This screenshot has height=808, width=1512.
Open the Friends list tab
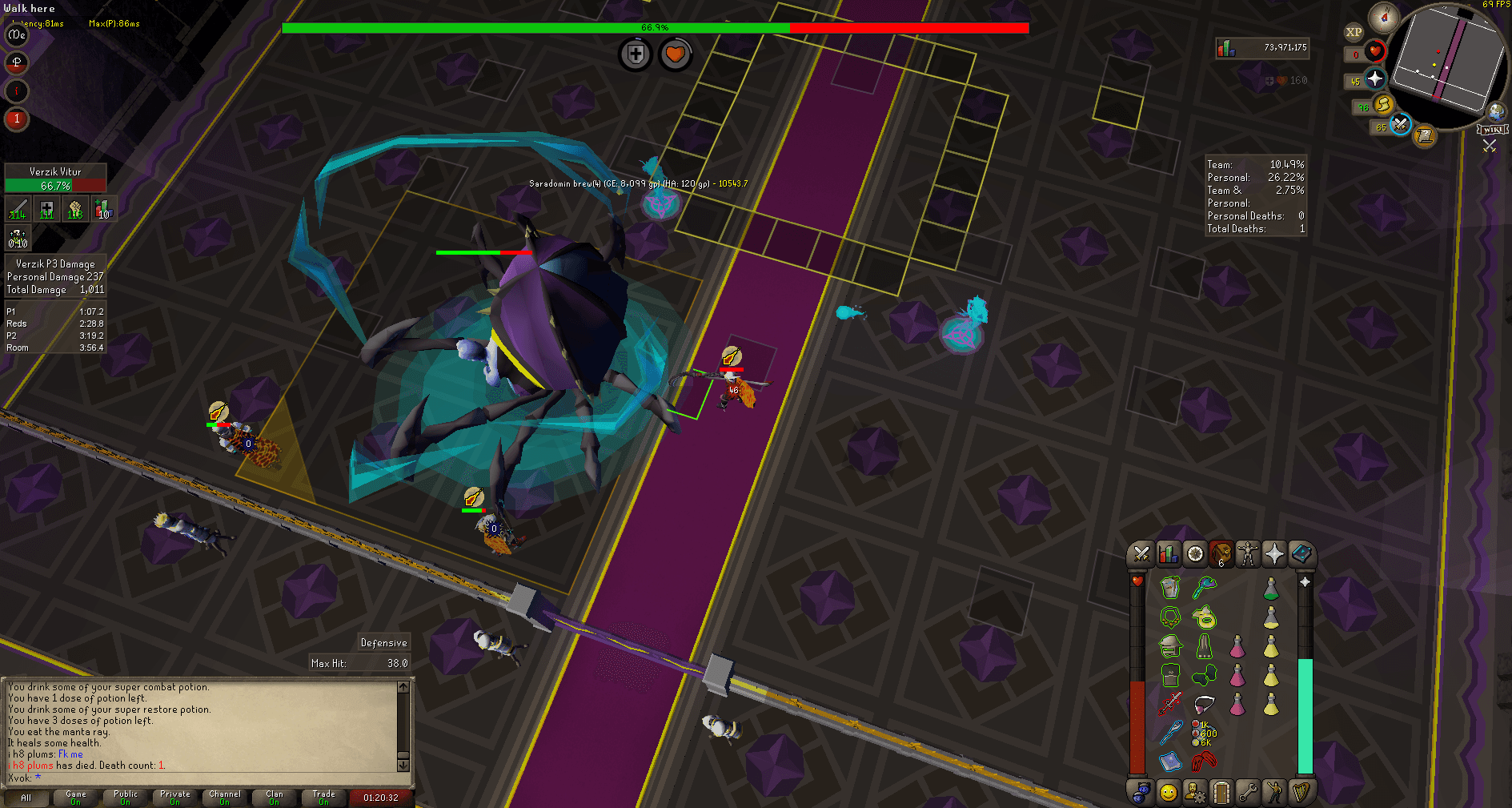pos(1168,791)
